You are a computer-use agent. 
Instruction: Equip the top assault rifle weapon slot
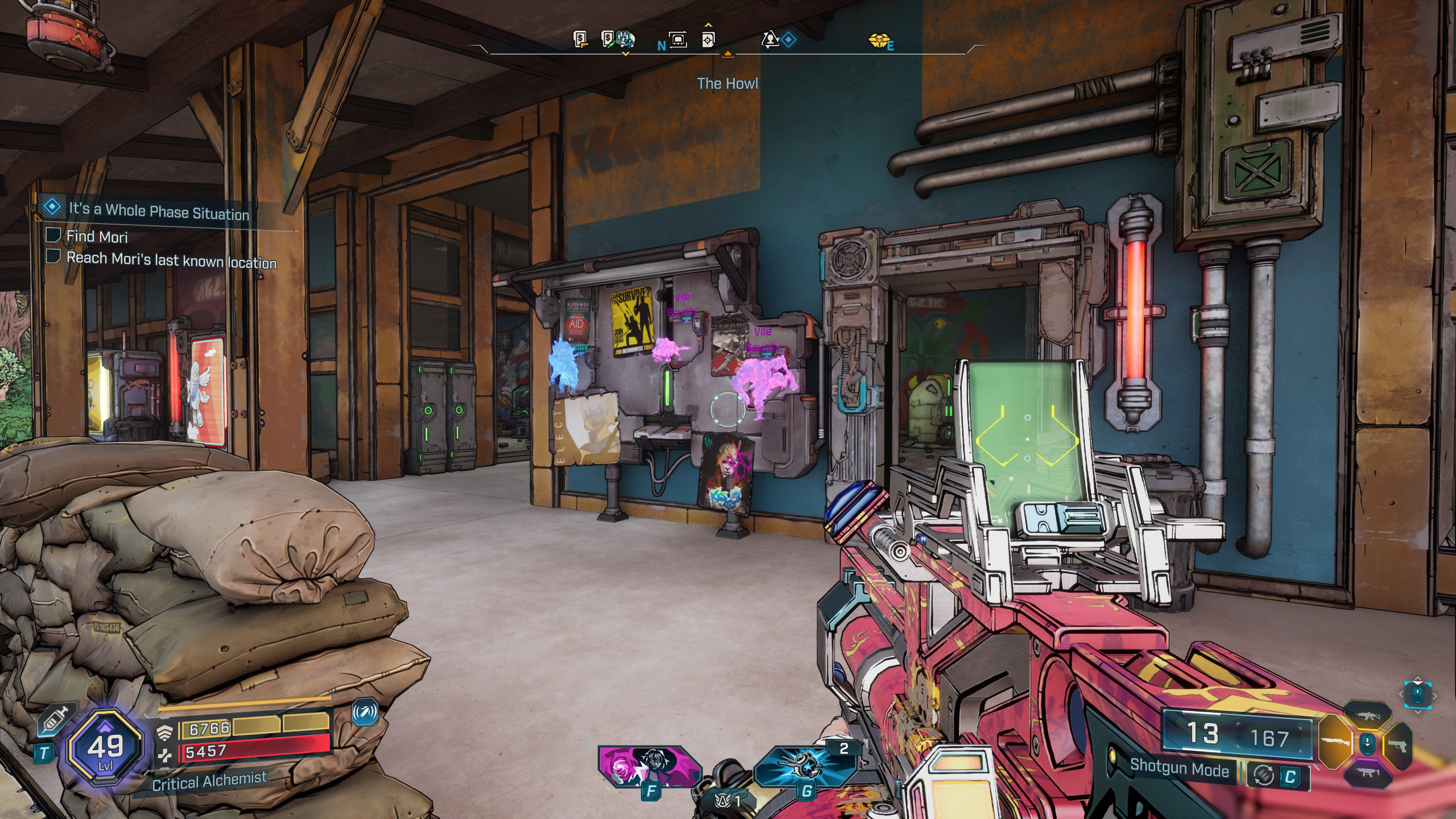[x=1366, y=716]
